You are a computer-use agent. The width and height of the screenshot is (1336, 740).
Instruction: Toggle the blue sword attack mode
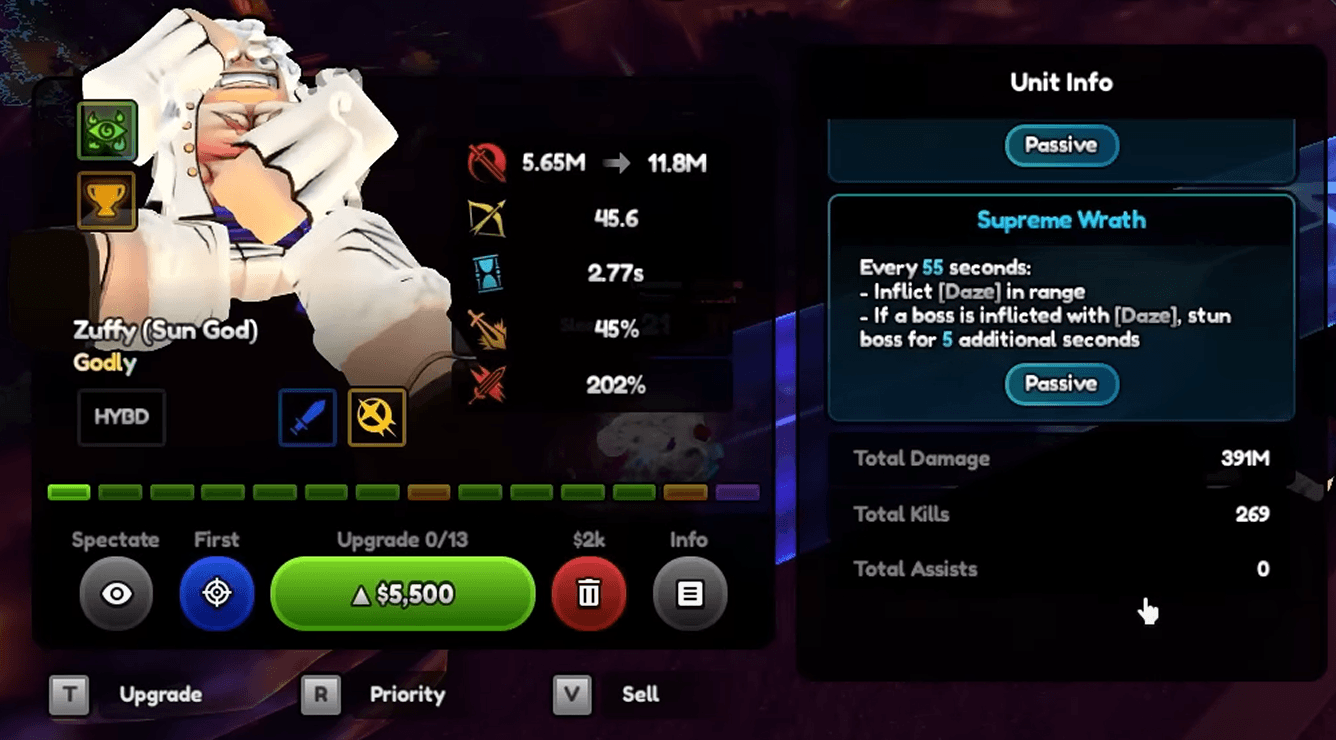pos(307,417)
